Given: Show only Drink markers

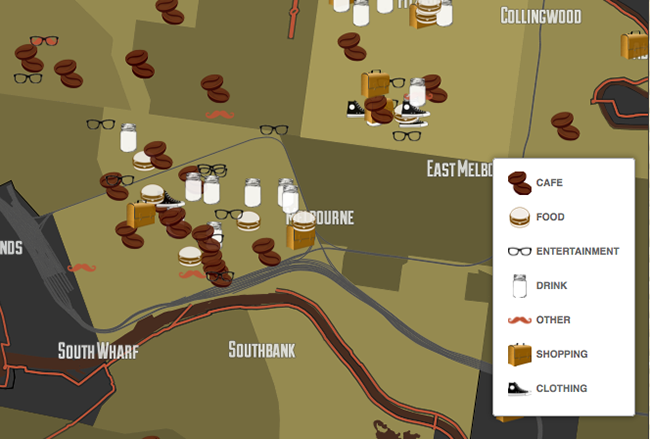Looking at the screenshot, I should point(551,286).
